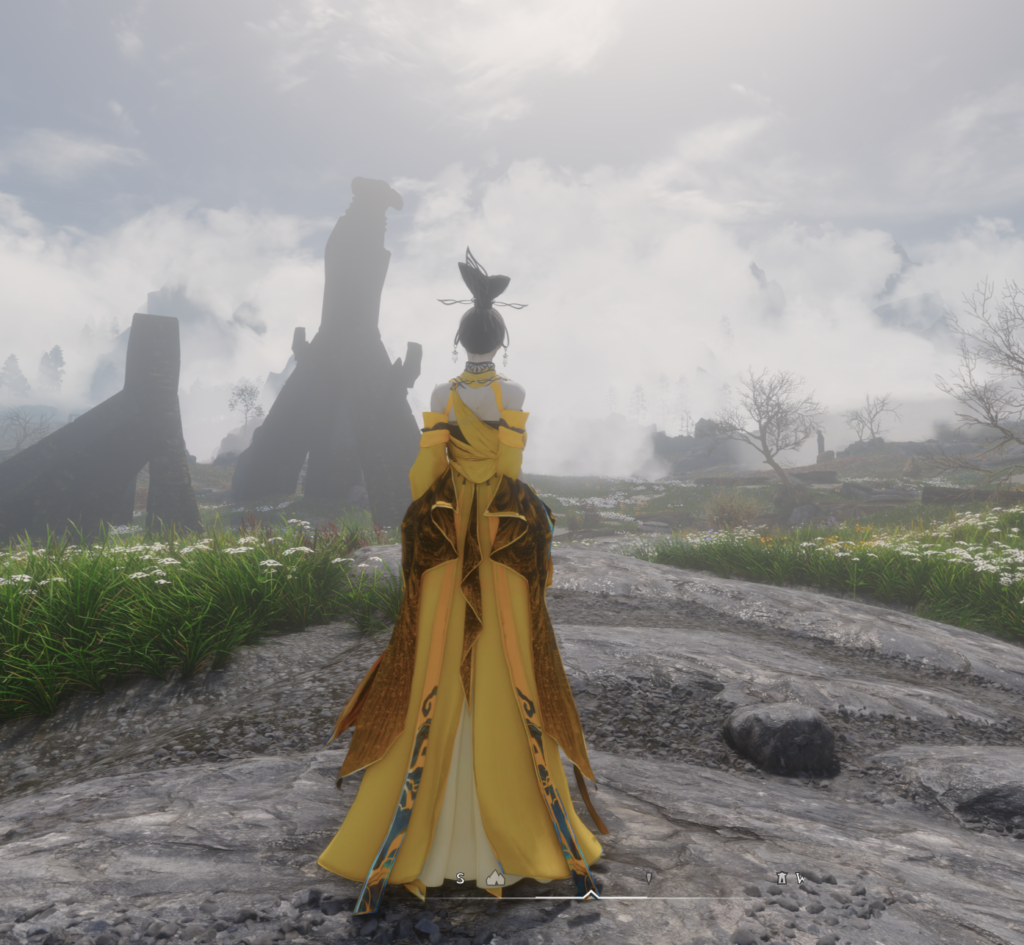
Task: Select the tower marker on the compass
Action: click(781, 878)
